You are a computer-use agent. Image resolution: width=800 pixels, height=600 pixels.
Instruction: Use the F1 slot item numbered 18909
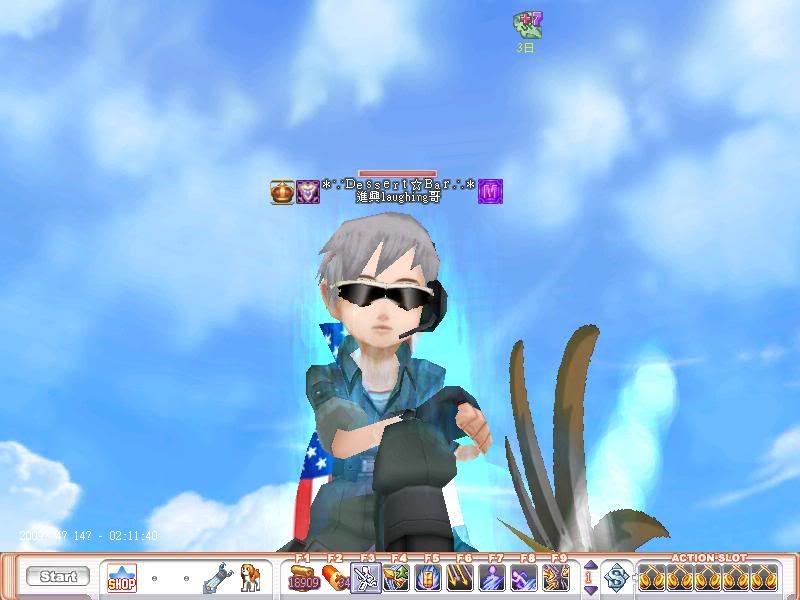click(x=303, y=577)
